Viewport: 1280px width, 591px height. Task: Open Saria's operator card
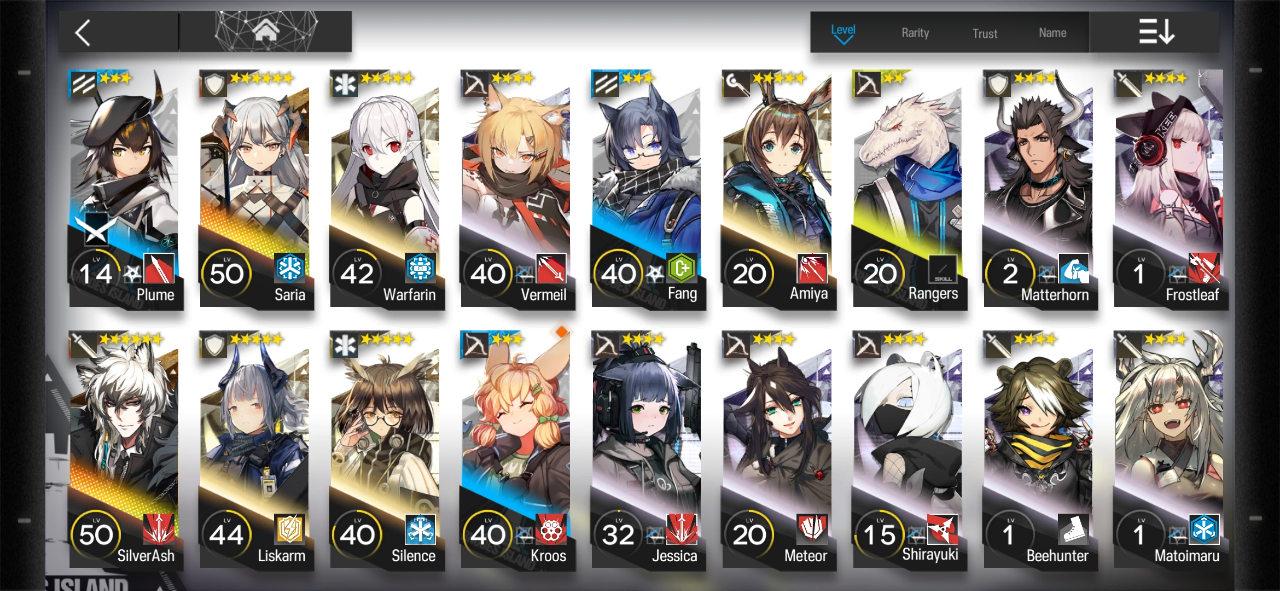click(x=254, y=185)
